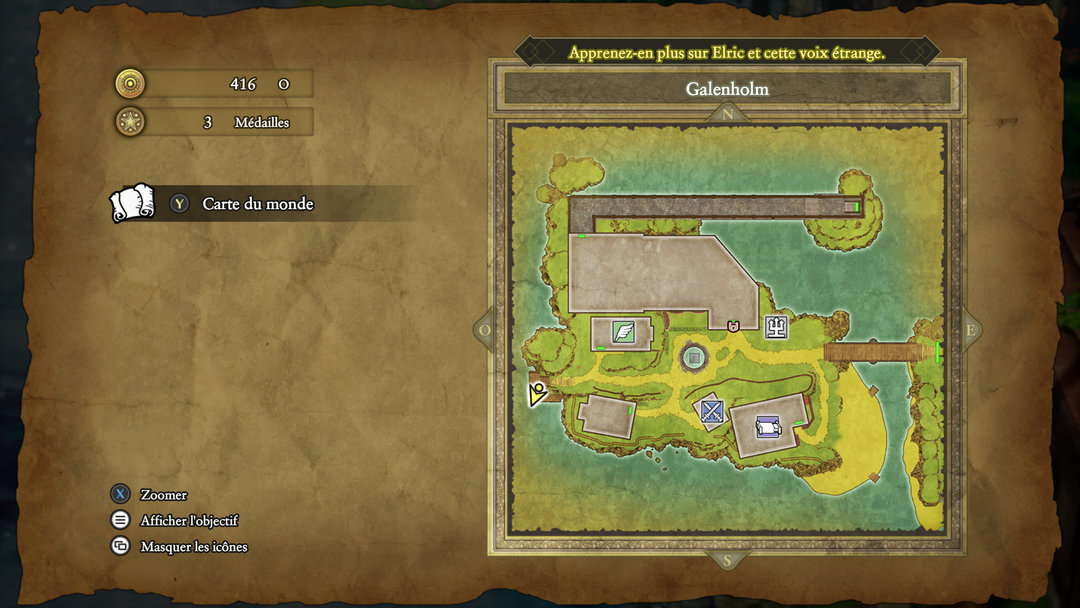Click the yellow player position arrow
1080x608 pixels.
tap(537, 394)
